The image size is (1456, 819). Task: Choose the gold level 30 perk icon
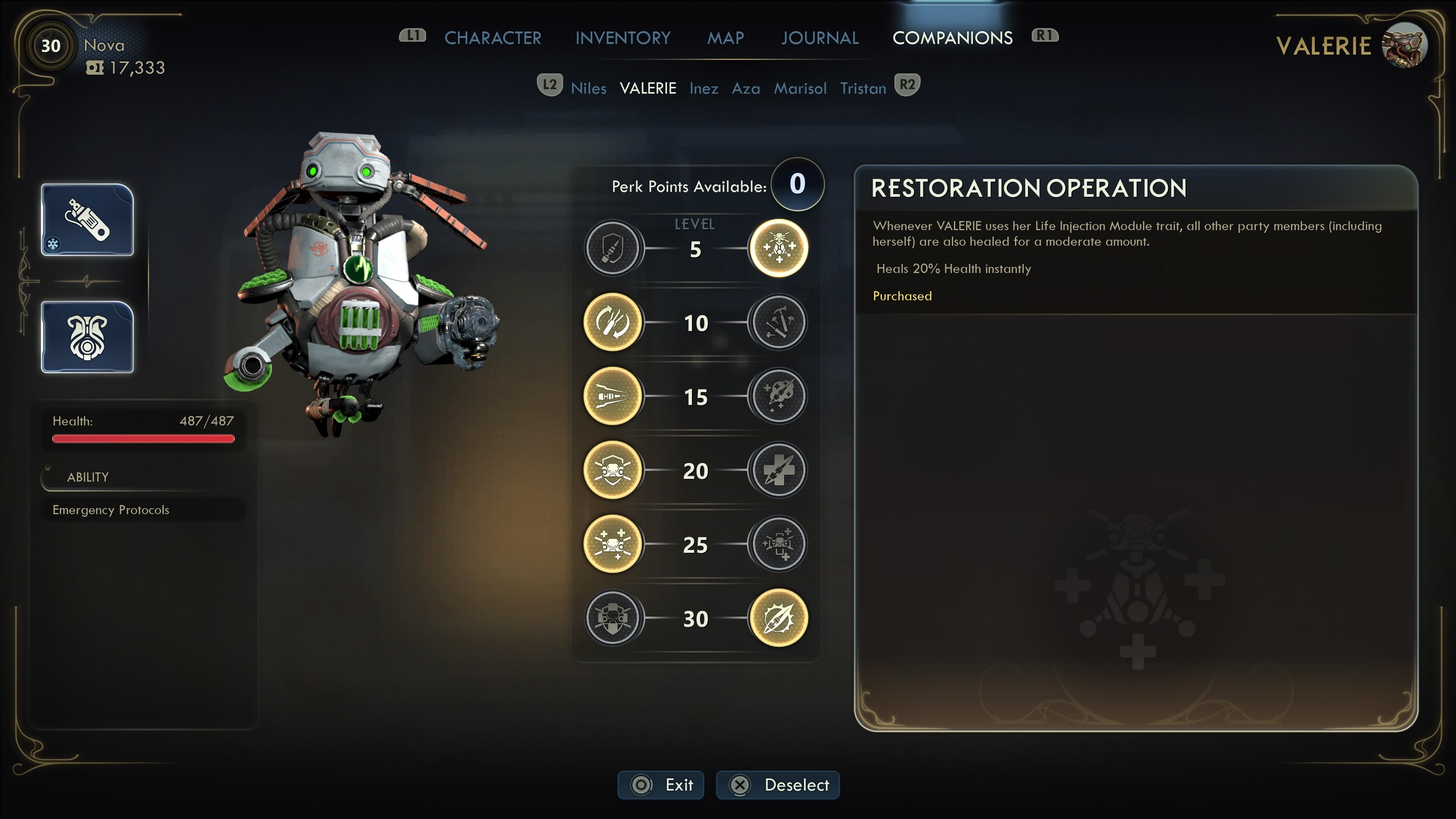point(778,618)
